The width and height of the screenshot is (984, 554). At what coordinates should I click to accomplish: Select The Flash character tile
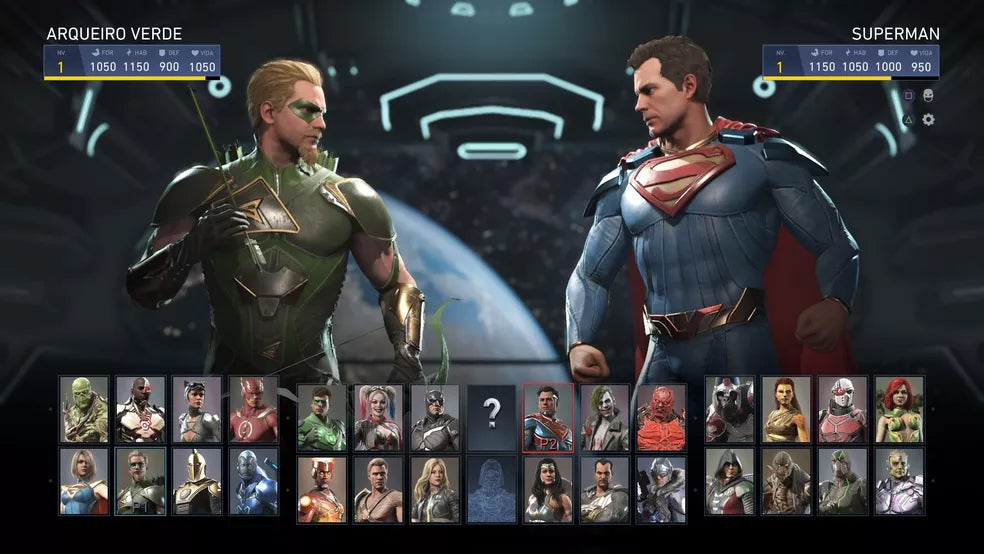[x=253, y=409]
